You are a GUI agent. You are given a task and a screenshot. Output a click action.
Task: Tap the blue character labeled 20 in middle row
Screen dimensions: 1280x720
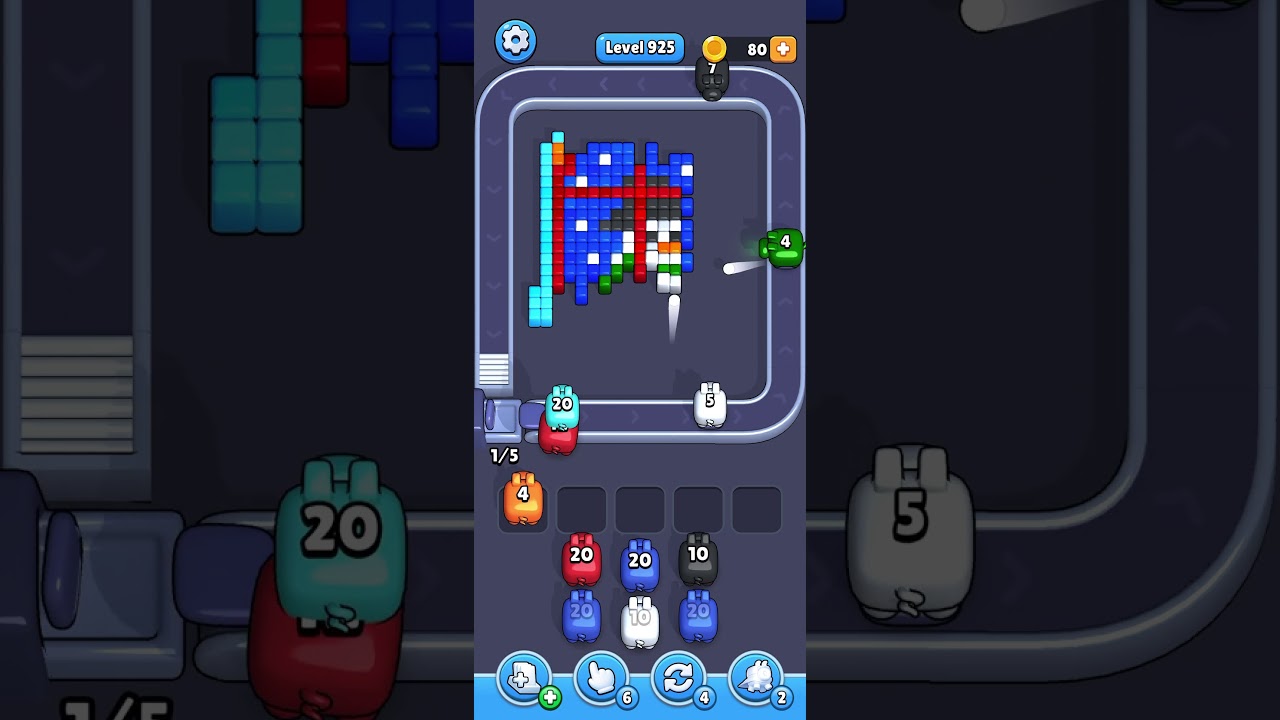(640, 560)
